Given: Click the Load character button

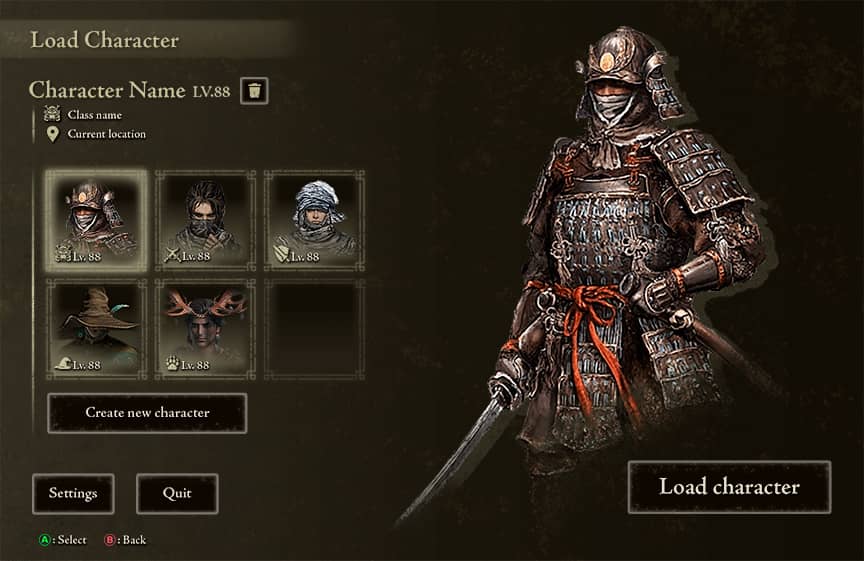Looking at the screenshot, I should pos(729,487).
